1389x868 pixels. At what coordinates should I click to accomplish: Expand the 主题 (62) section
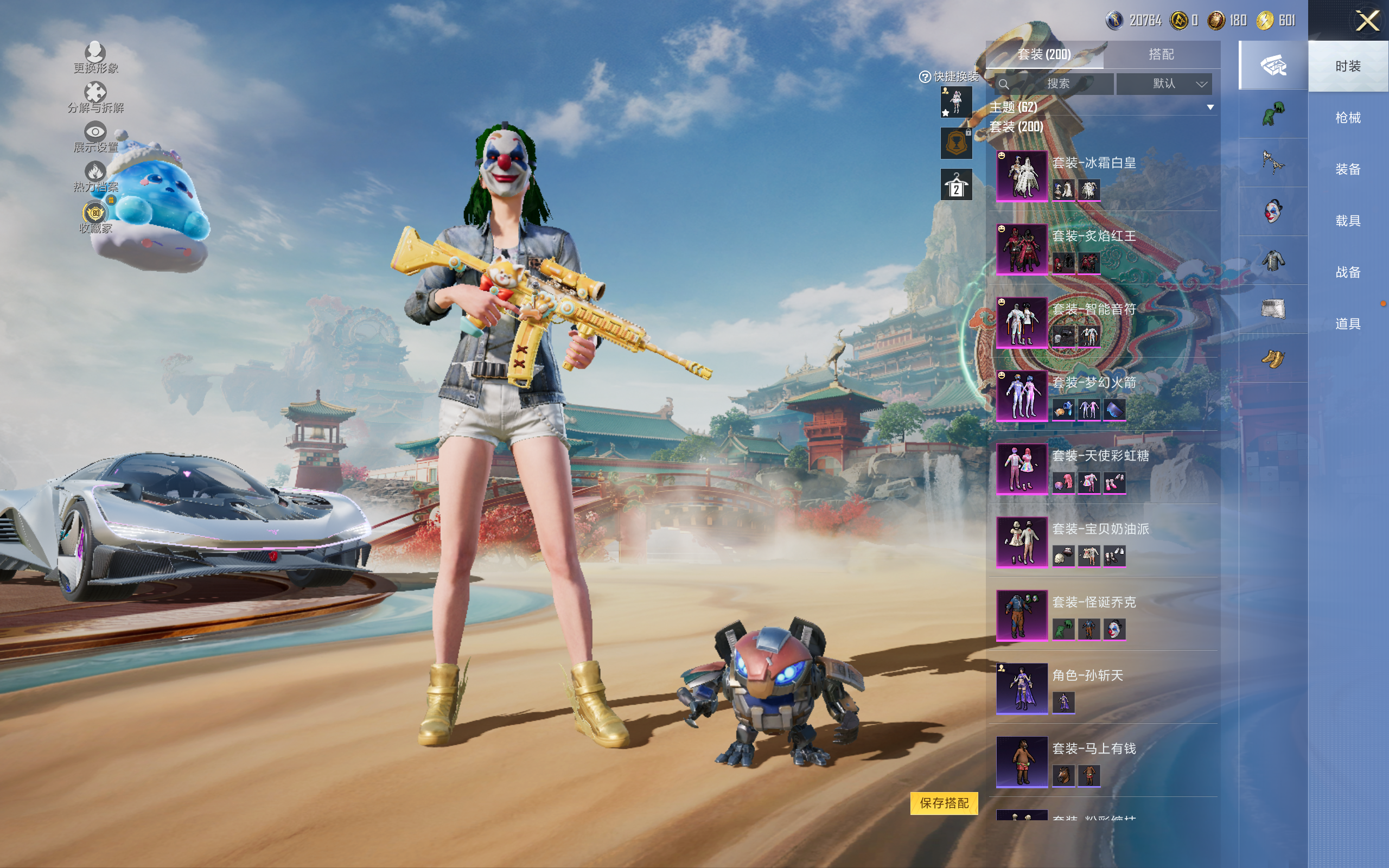[1210, 107]
